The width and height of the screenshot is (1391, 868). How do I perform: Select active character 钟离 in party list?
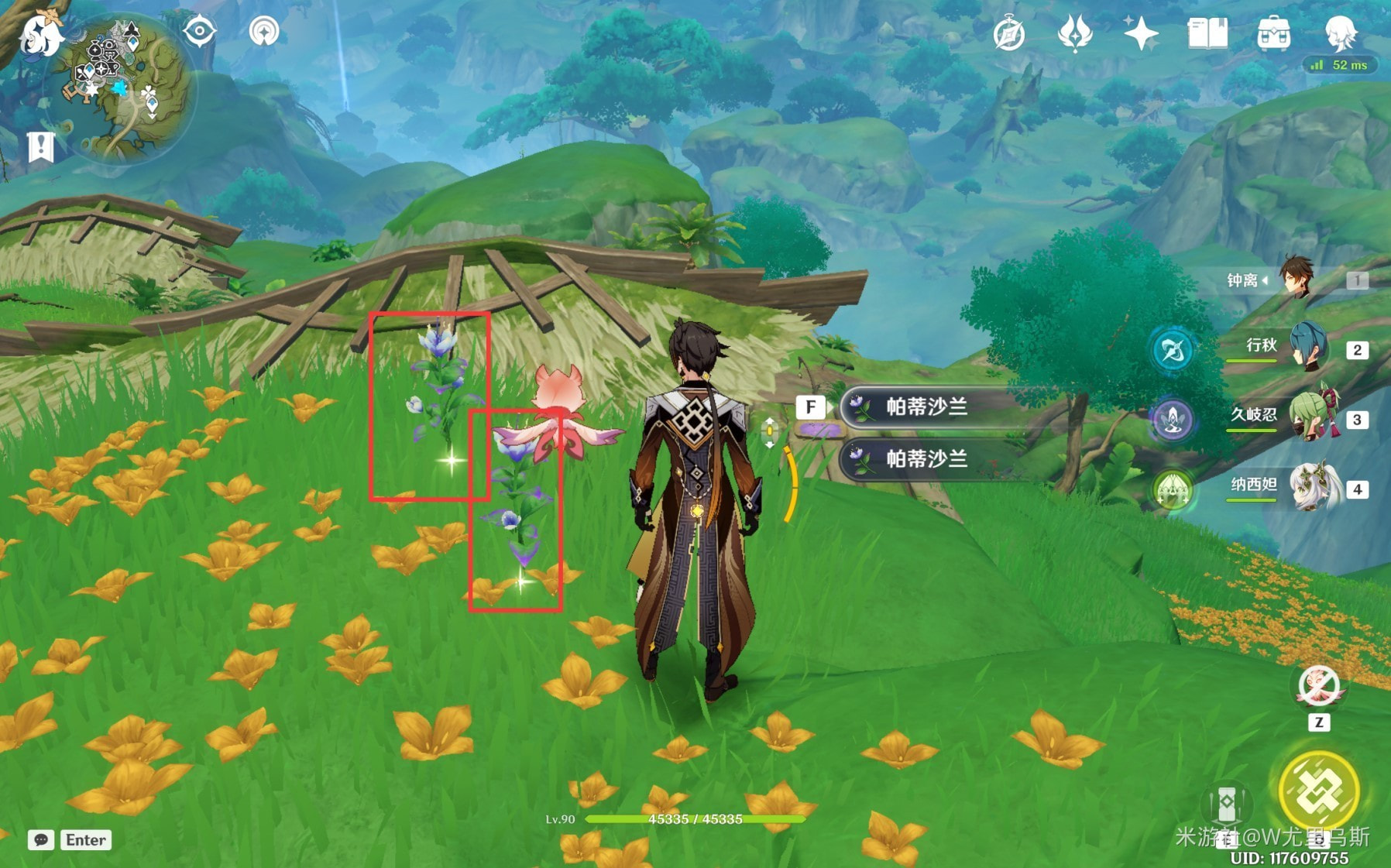pos(1296,279)
